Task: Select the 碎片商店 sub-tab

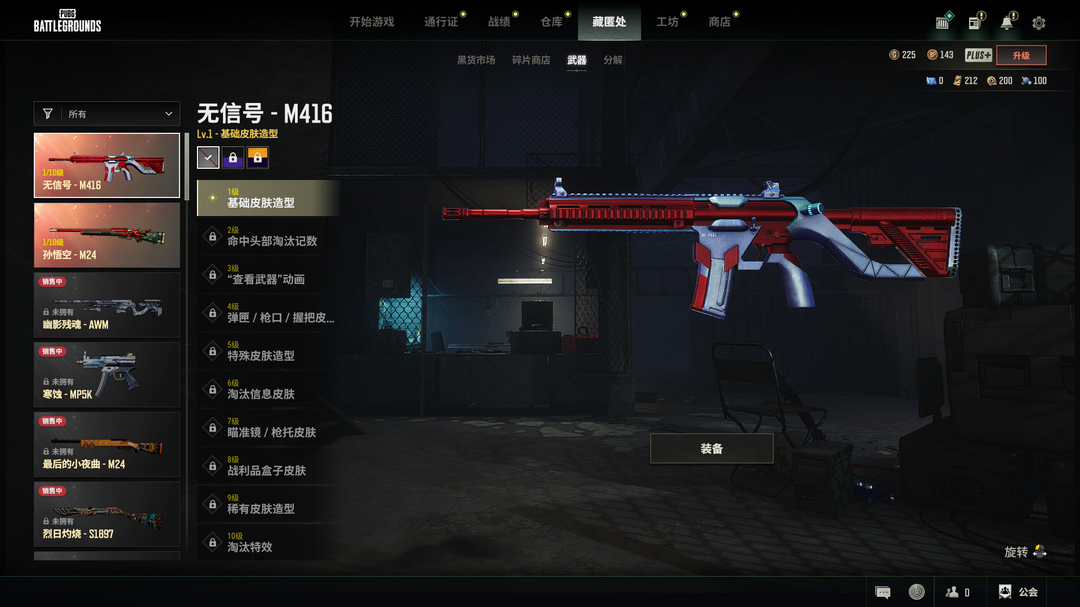Action: click(531, 60)
